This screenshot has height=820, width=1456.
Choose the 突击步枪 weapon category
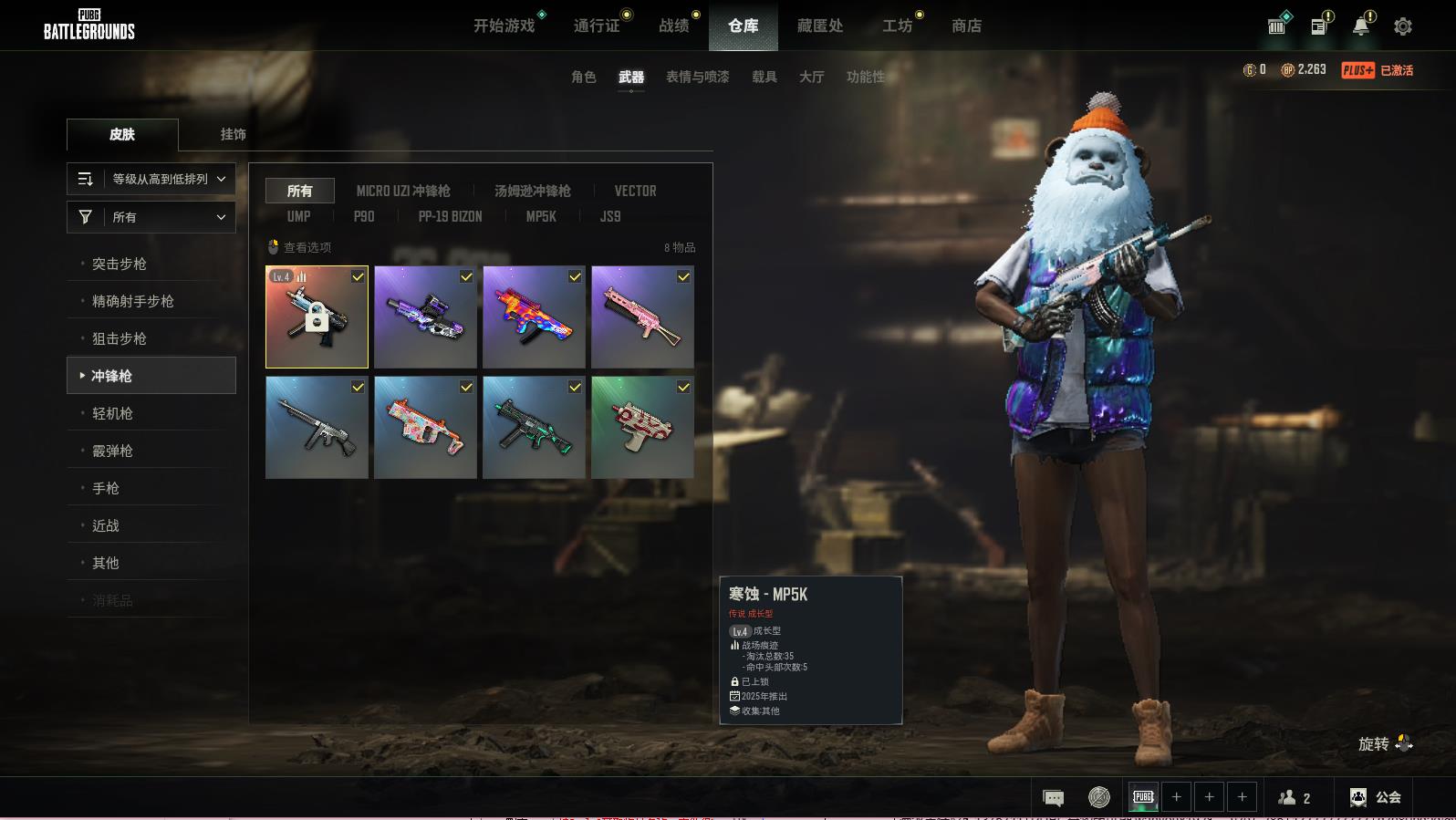(120, 264)
